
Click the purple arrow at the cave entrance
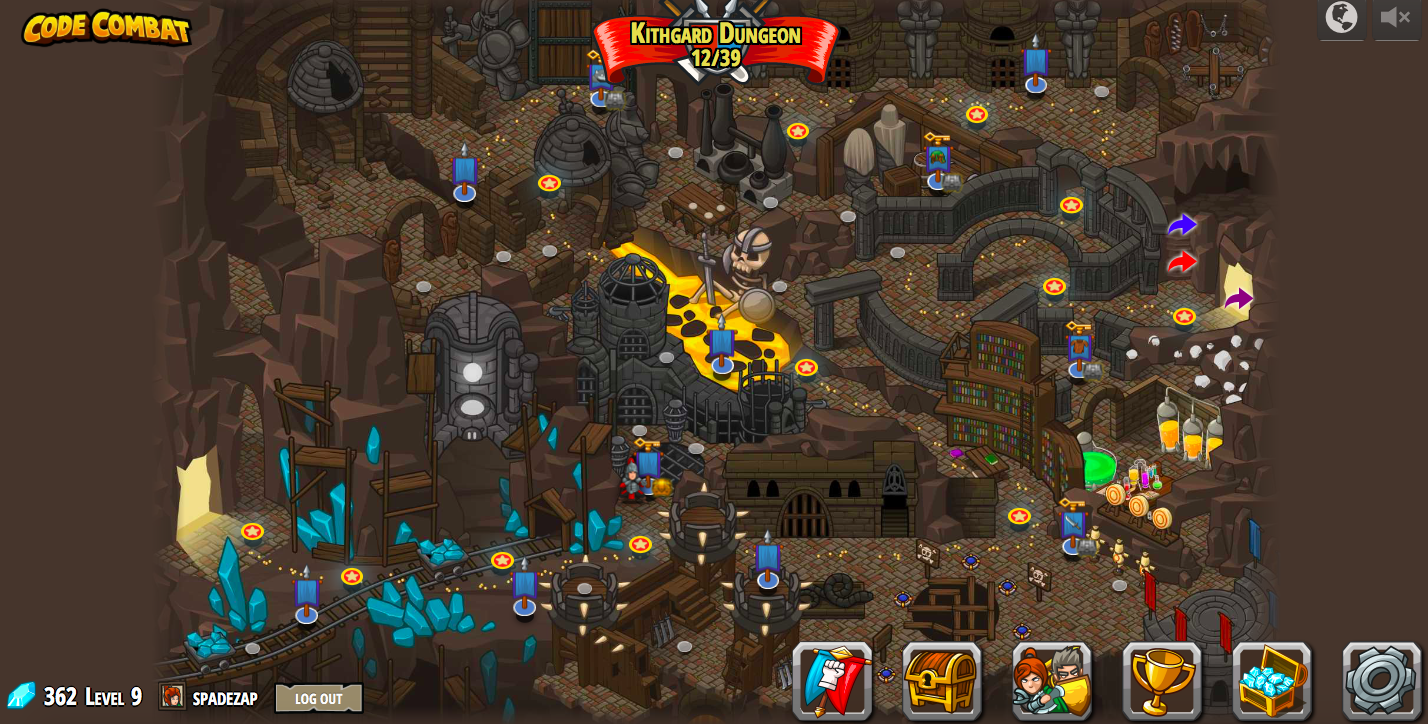pos(1239,298)
